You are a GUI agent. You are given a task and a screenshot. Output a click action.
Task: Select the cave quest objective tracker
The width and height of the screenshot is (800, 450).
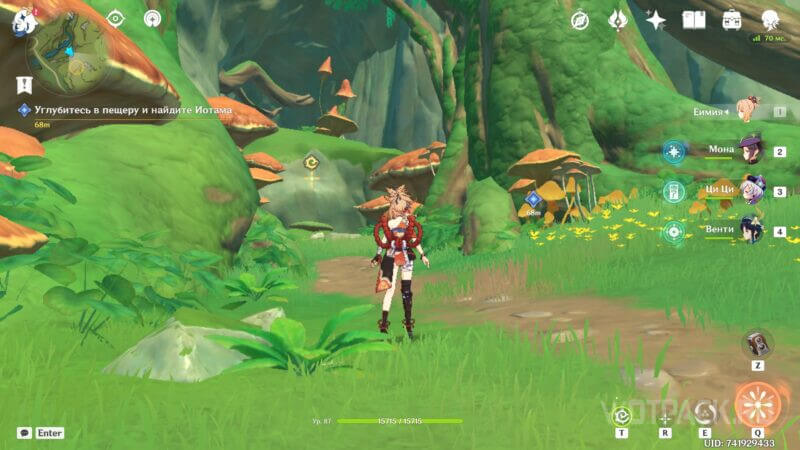pos(125,110)
